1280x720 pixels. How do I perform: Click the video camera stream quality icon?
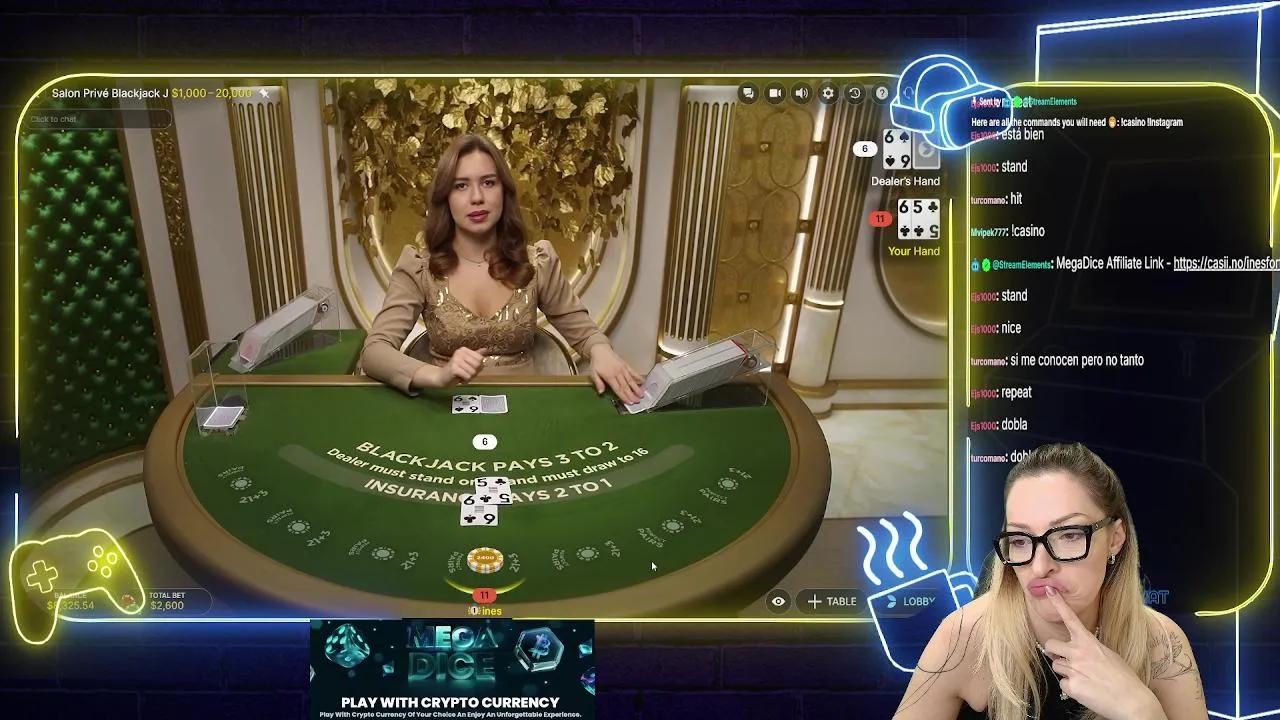coord(775,94)
